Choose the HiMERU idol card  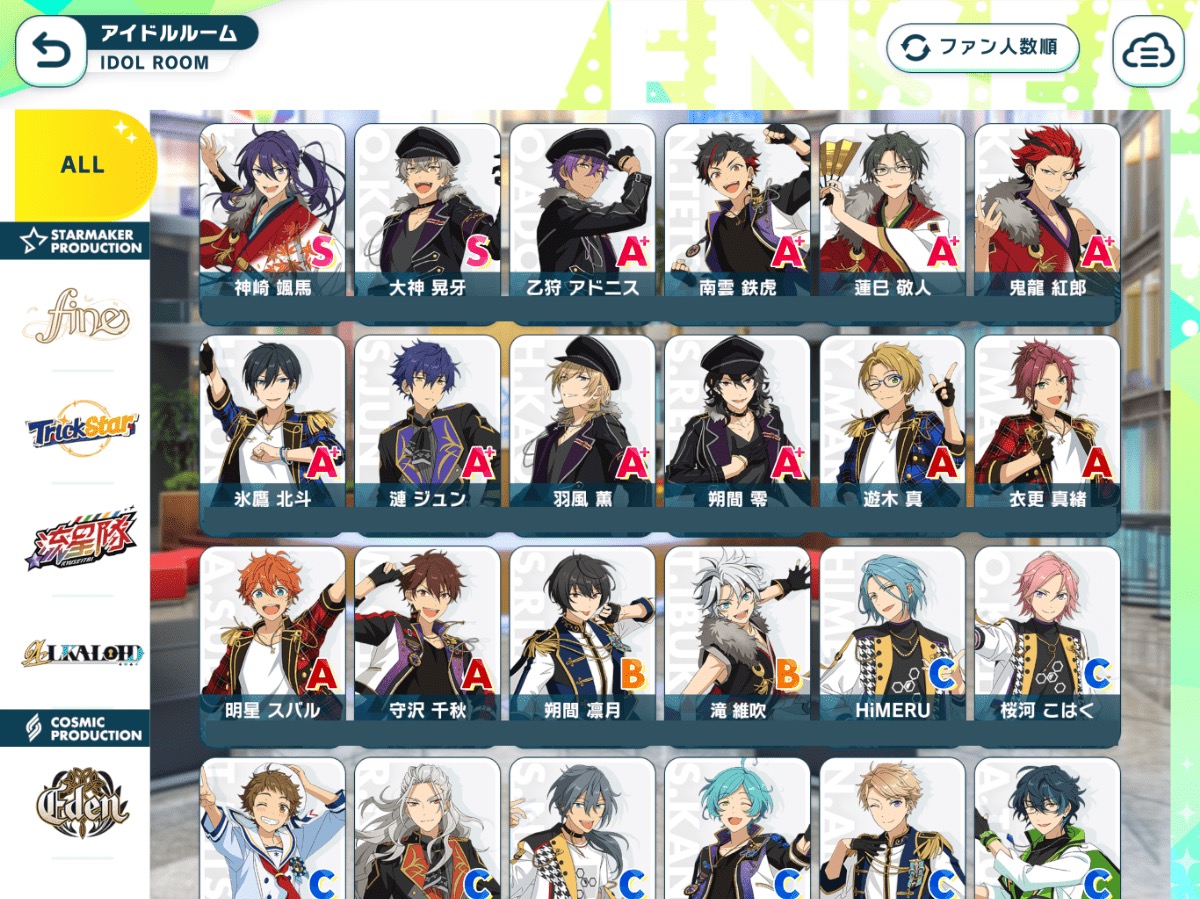[892, 636]
